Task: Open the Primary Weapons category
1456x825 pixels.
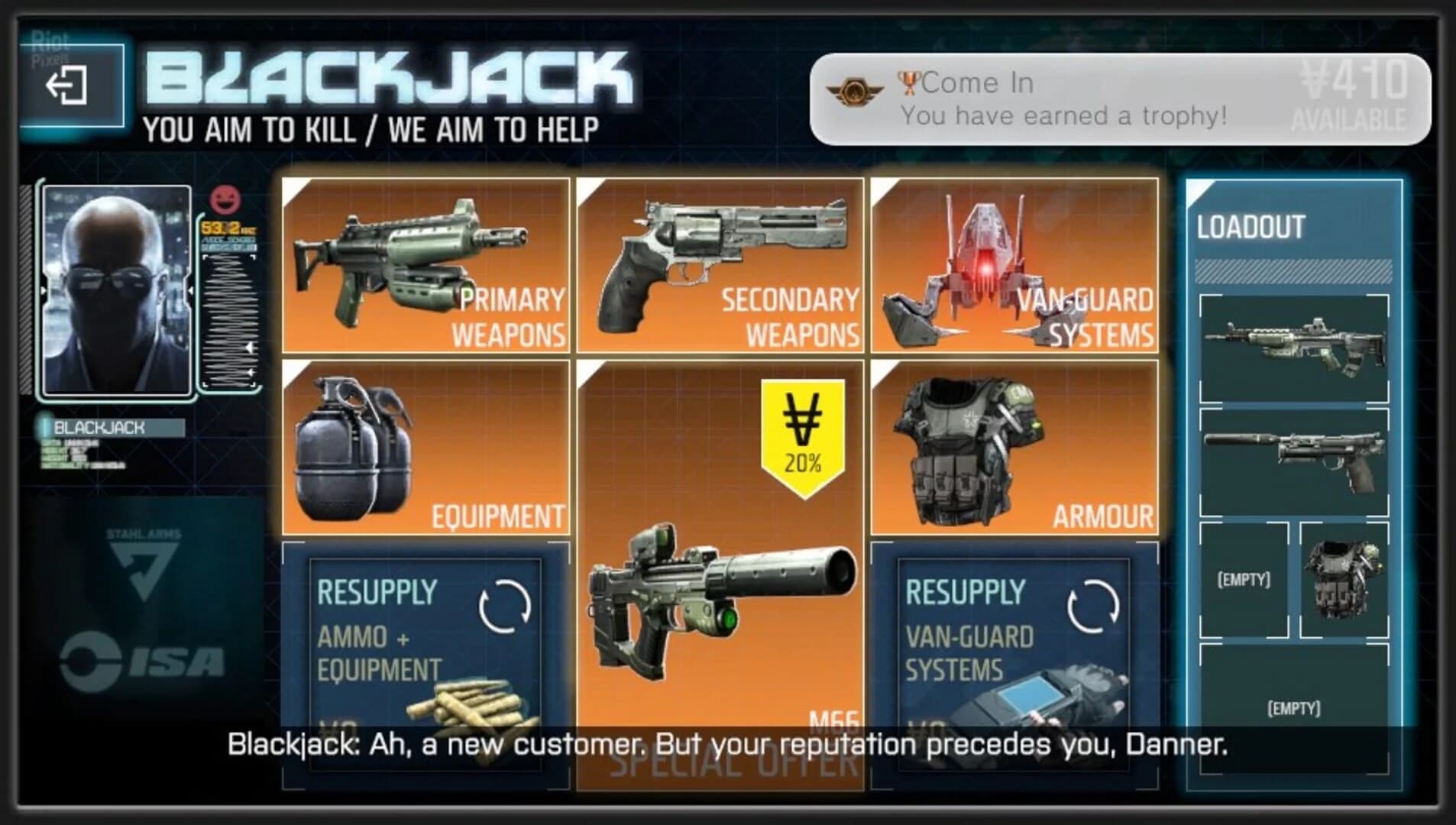Action: tap(424, 264)
